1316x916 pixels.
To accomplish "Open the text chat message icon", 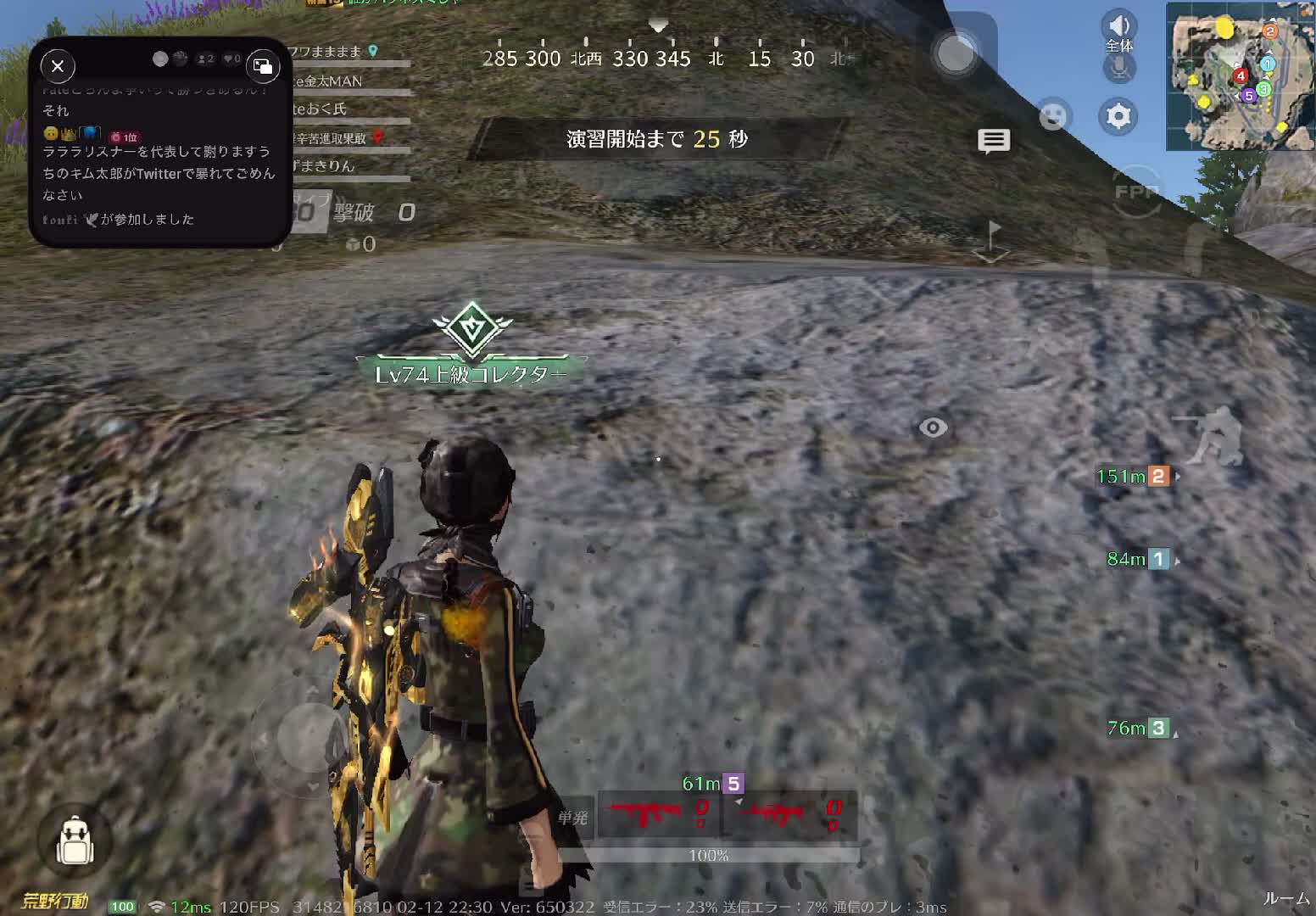I will click(x=994, y=141).
